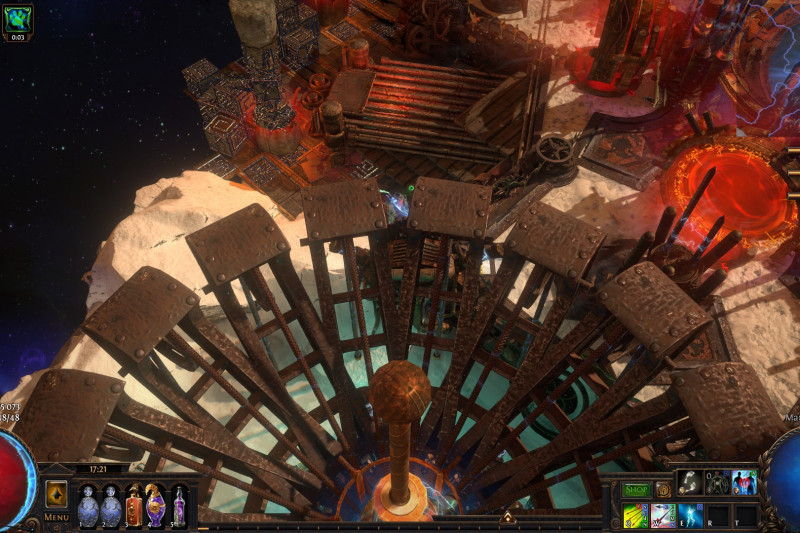Select the slim purple bottle flask
Screen dimensions: 800x533
tap(178, 506)
